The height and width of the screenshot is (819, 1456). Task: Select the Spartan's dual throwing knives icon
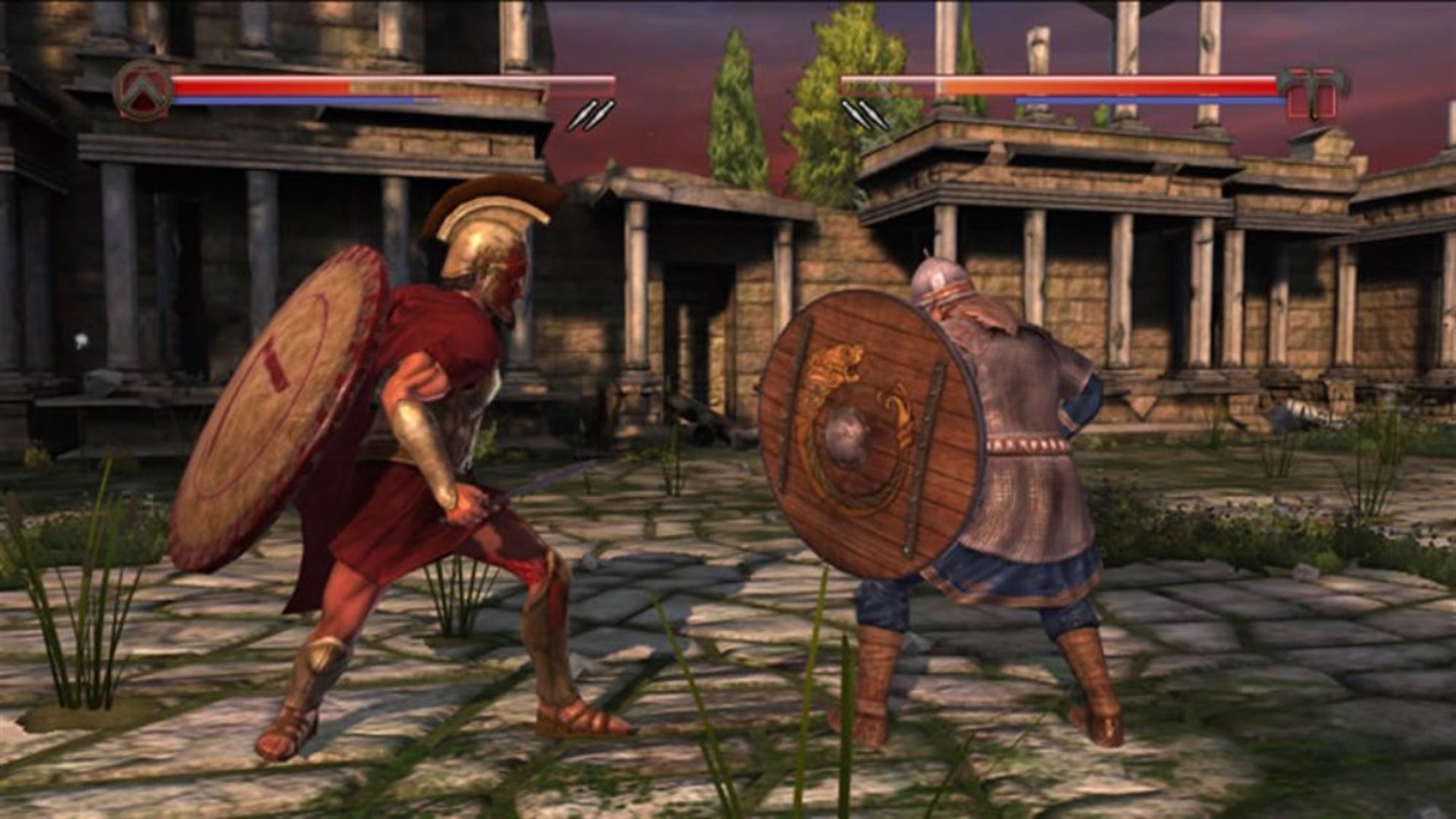[591, 115]
